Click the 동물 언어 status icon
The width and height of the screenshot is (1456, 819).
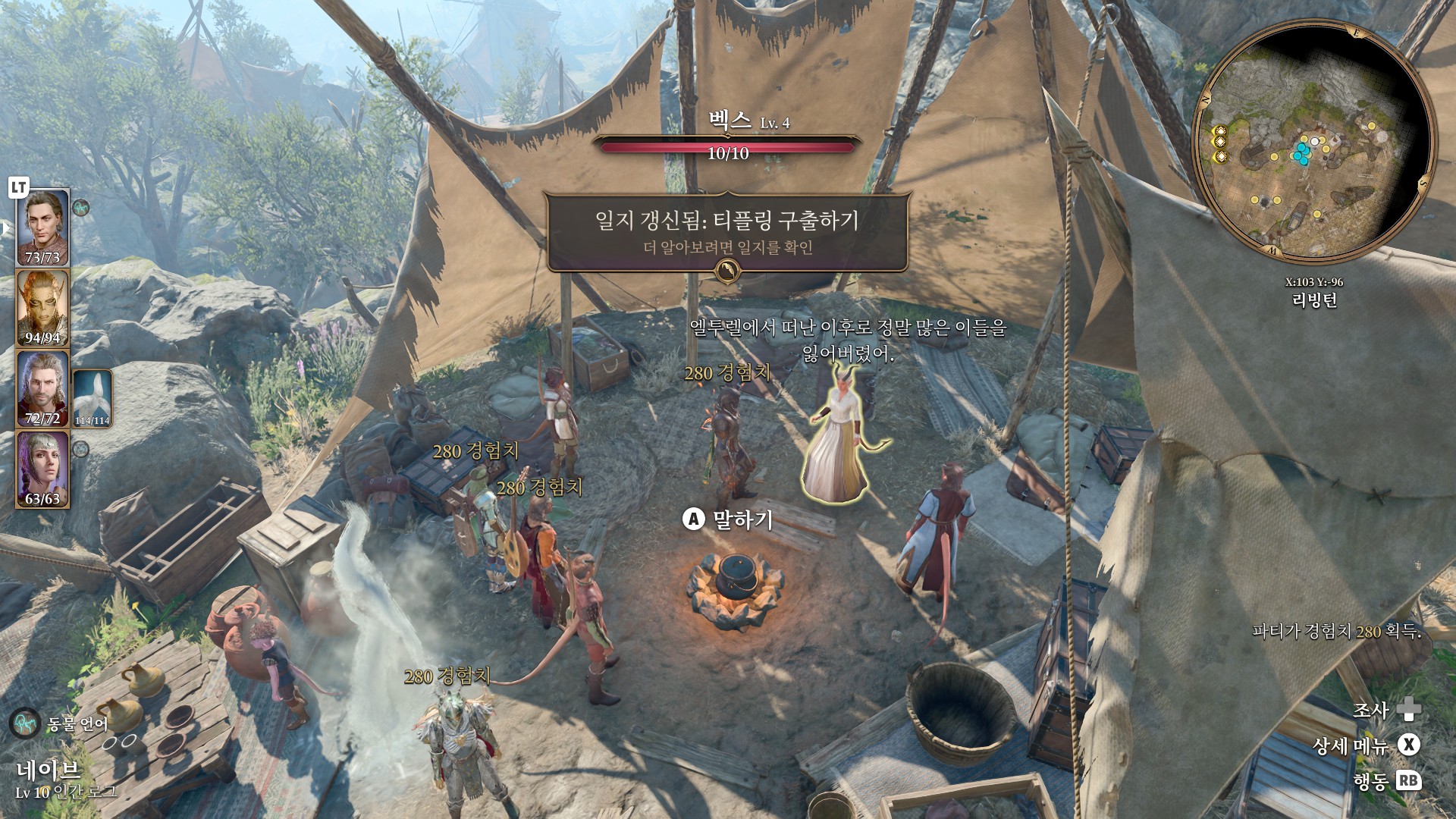(x=24, y=723)
